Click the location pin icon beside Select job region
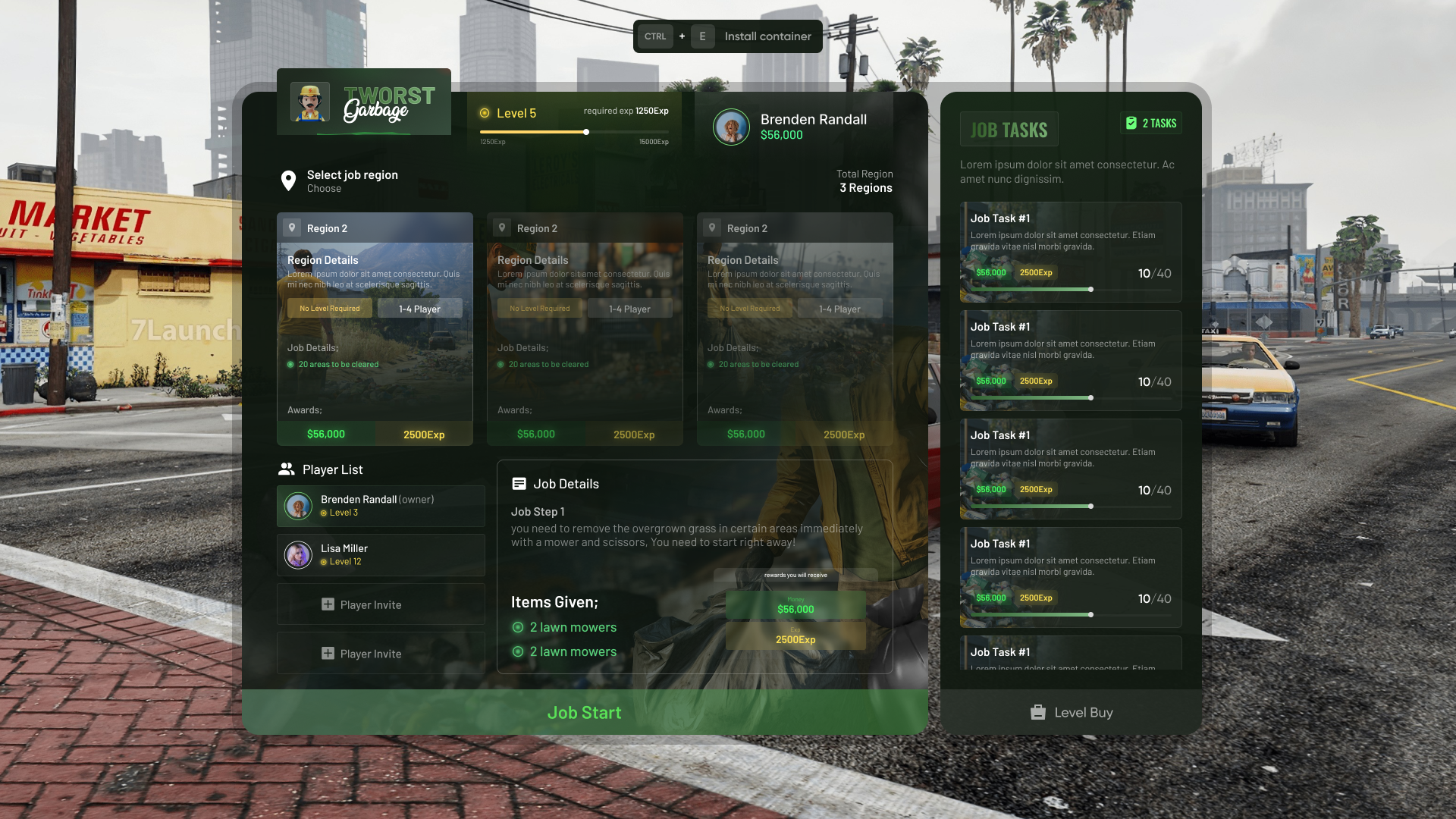 [x=287, y=180]
